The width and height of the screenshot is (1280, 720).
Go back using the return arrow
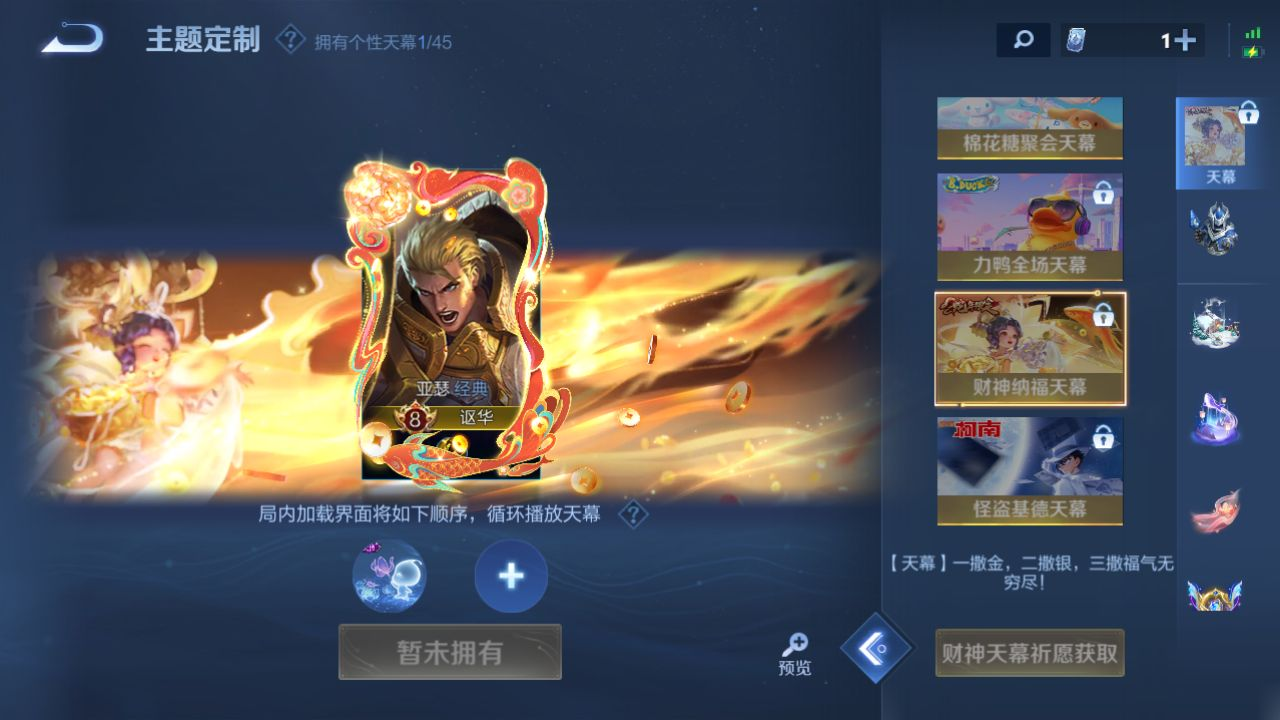click(72, 39)
